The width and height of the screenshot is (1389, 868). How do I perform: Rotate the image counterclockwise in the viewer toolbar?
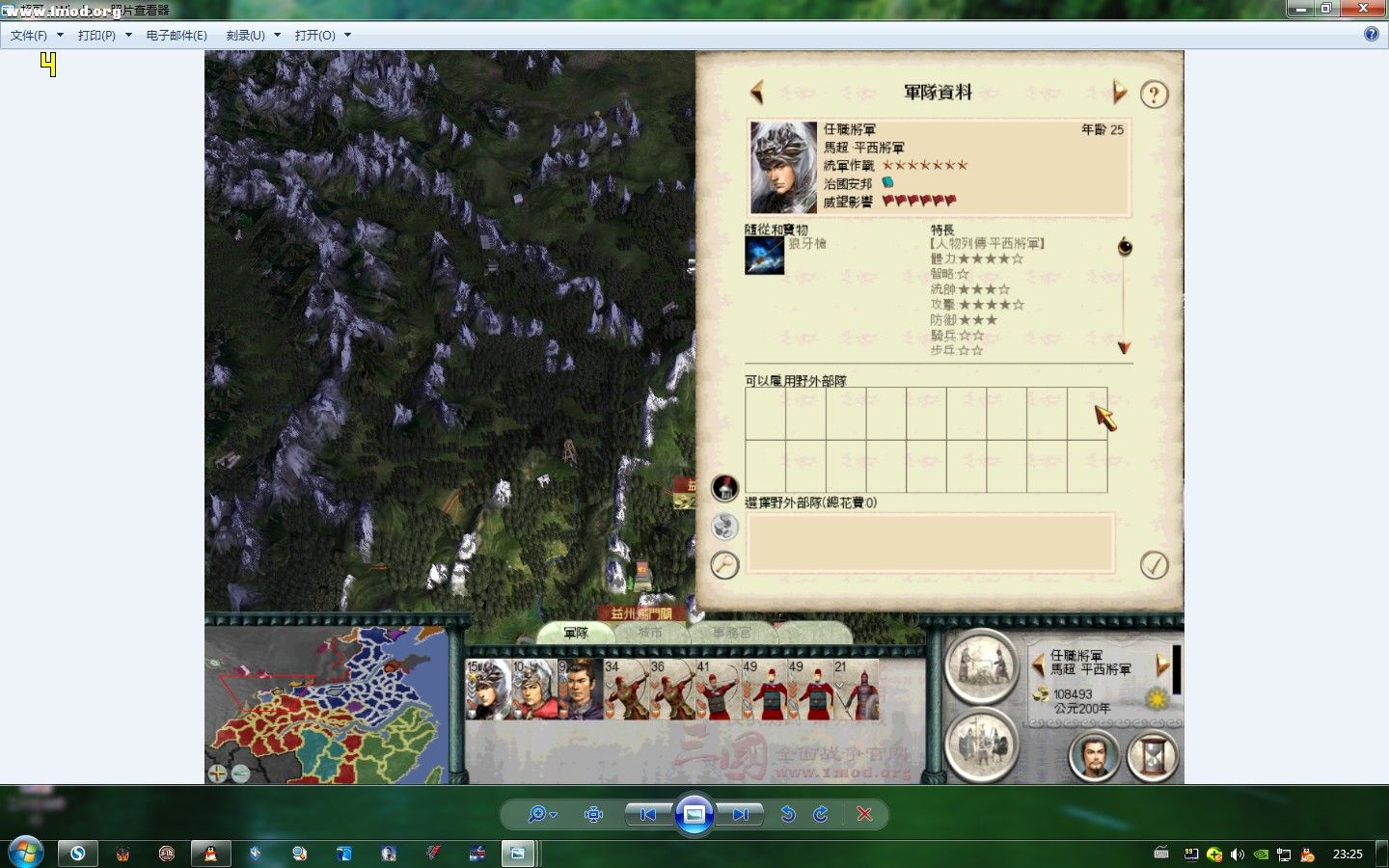pyautogui.click(x=788, y=814)
